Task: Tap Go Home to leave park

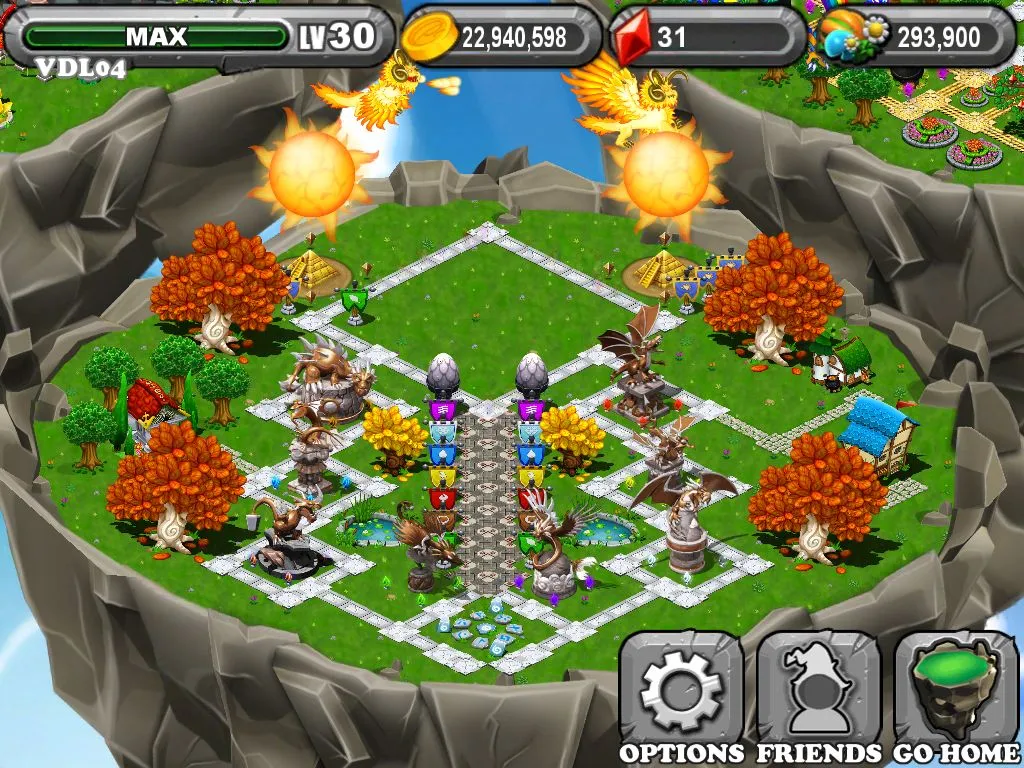Action: pyautogui.click(x=956, y=690)
